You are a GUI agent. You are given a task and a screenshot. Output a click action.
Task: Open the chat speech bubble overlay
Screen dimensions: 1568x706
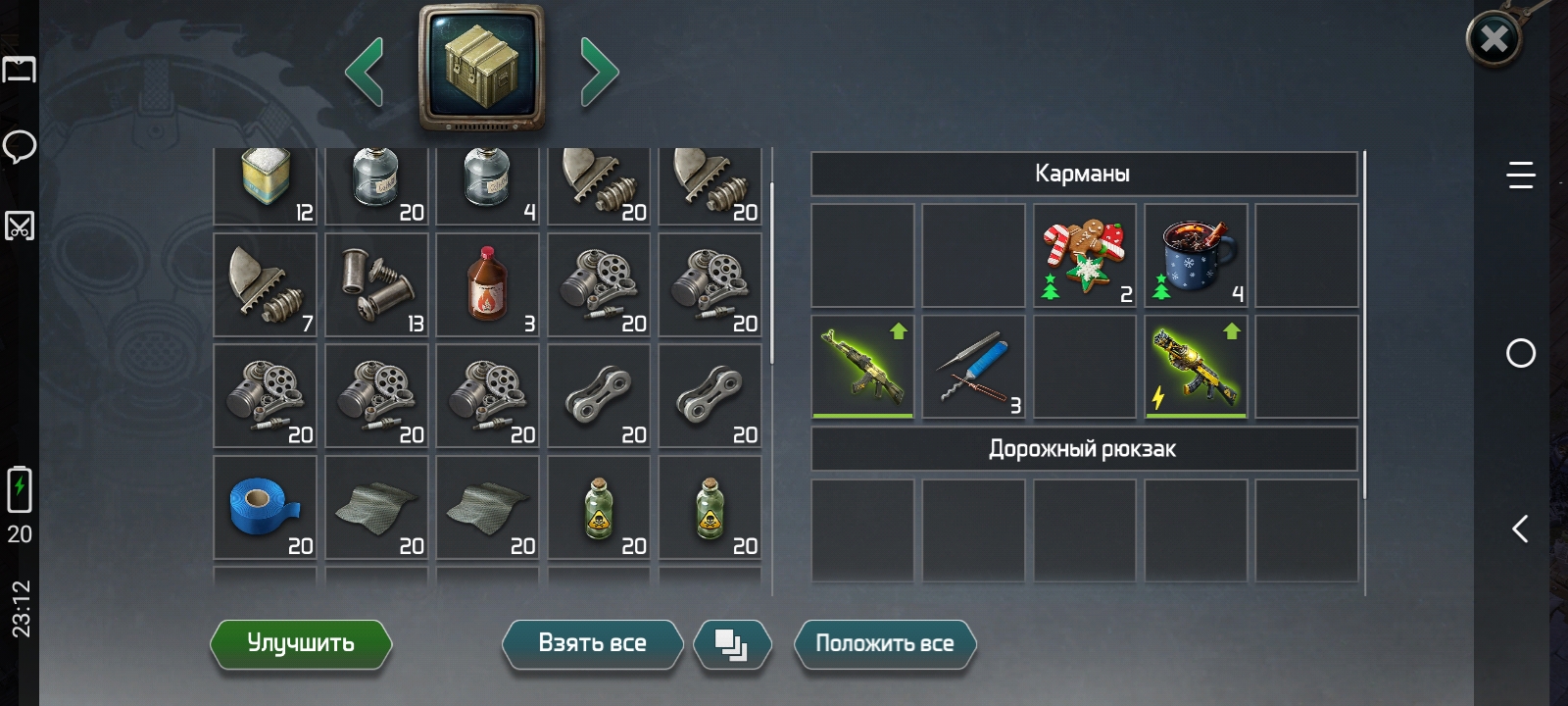(20, 147)
